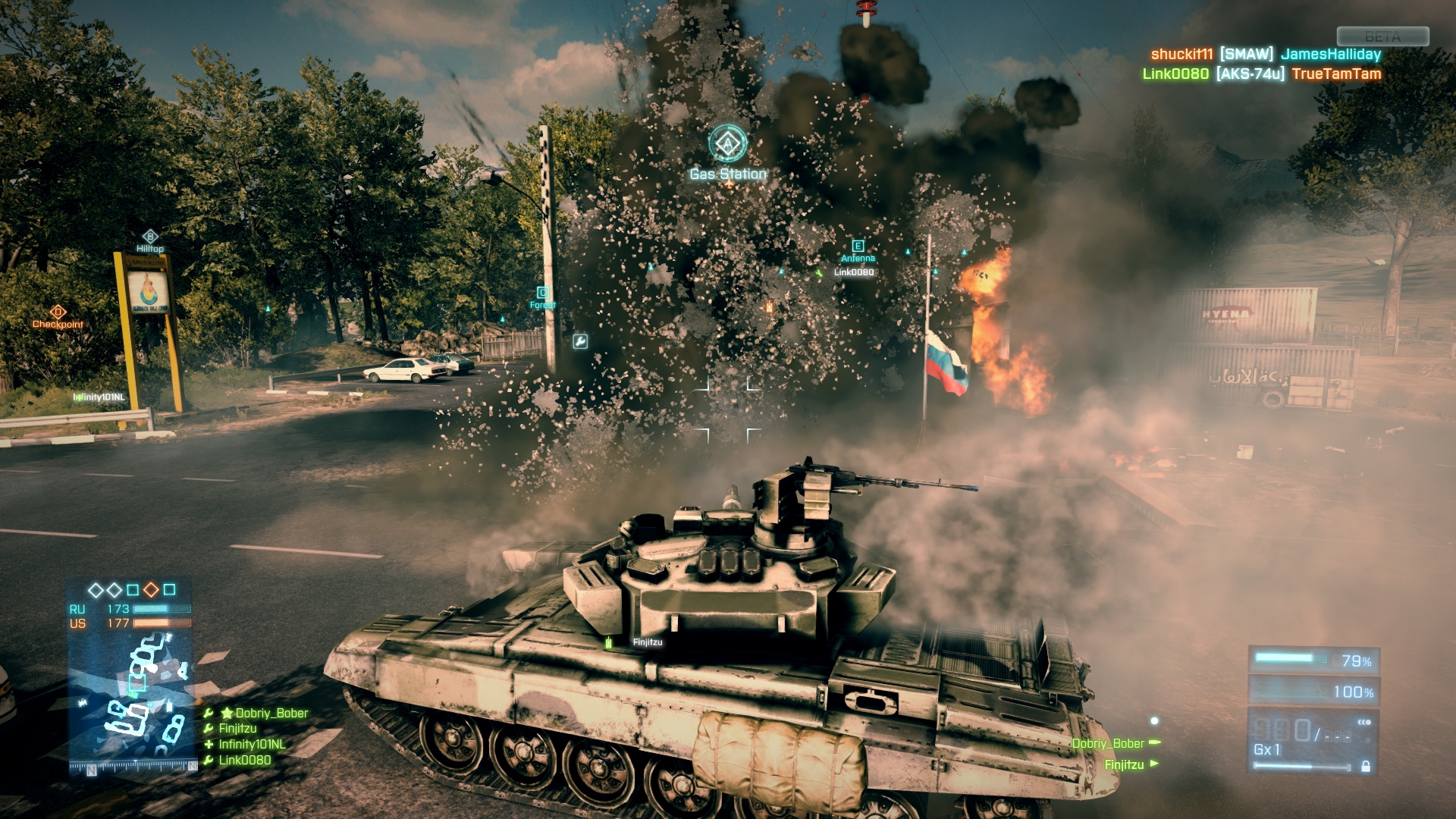
Task: Select the shuckit11 SMAW kill feed entry
Action: 1265,54
